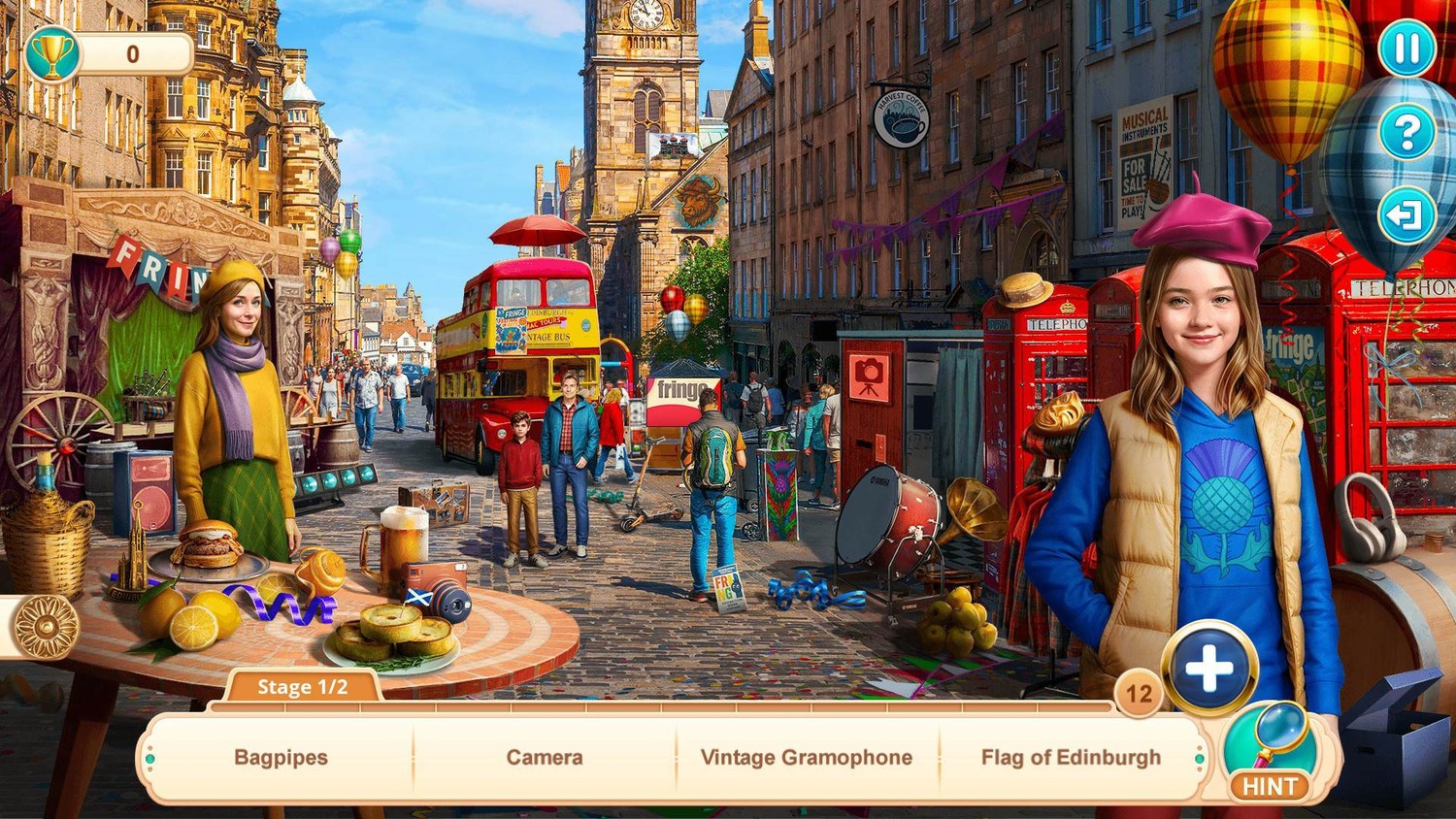Select Bagpipes in the item list
Viewport: 1456px width, 819px height.
[281, 758]
